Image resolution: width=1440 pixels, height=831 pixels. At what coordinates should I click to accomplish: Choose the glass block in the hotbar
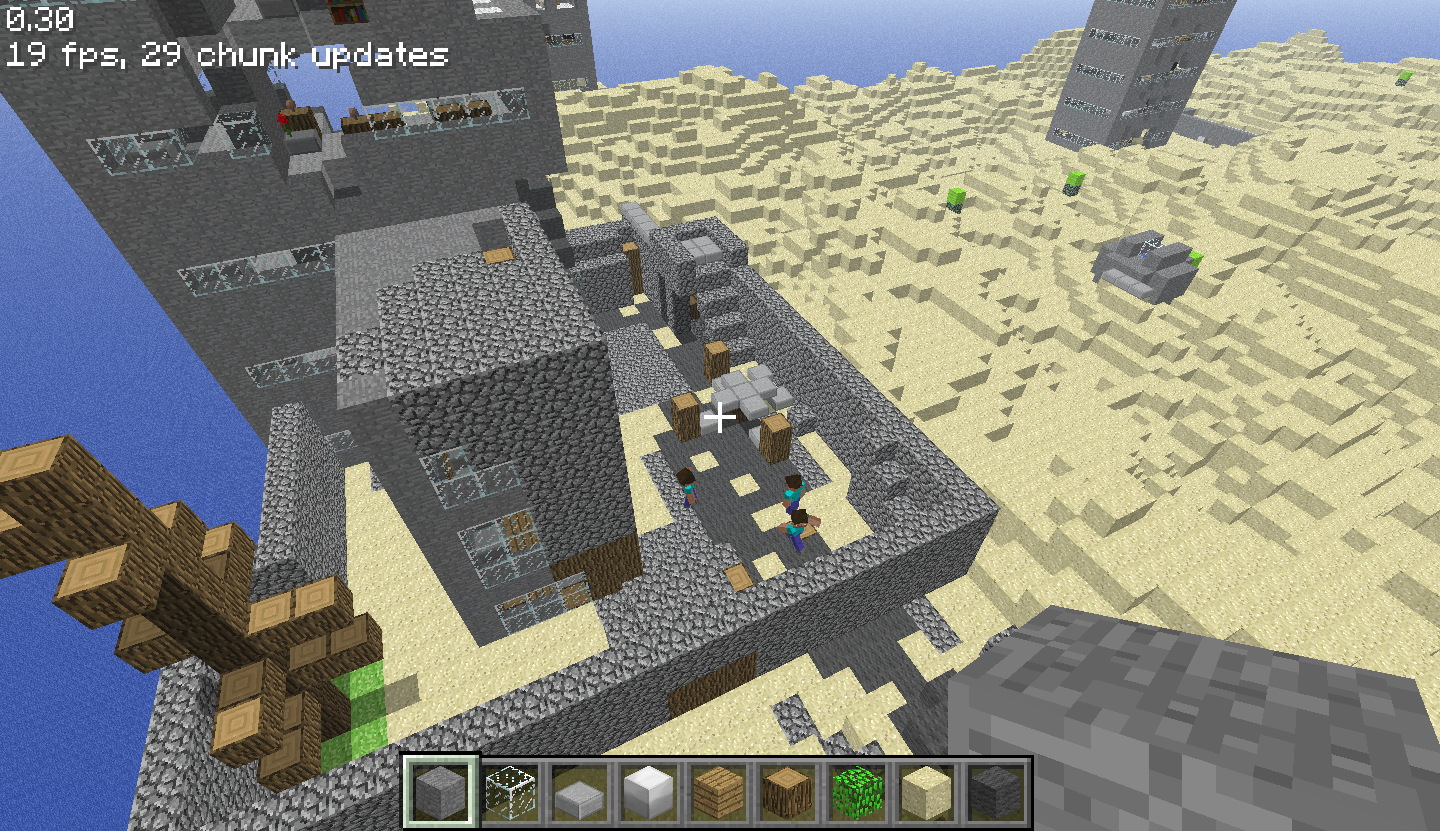click(x=510, y=792)
